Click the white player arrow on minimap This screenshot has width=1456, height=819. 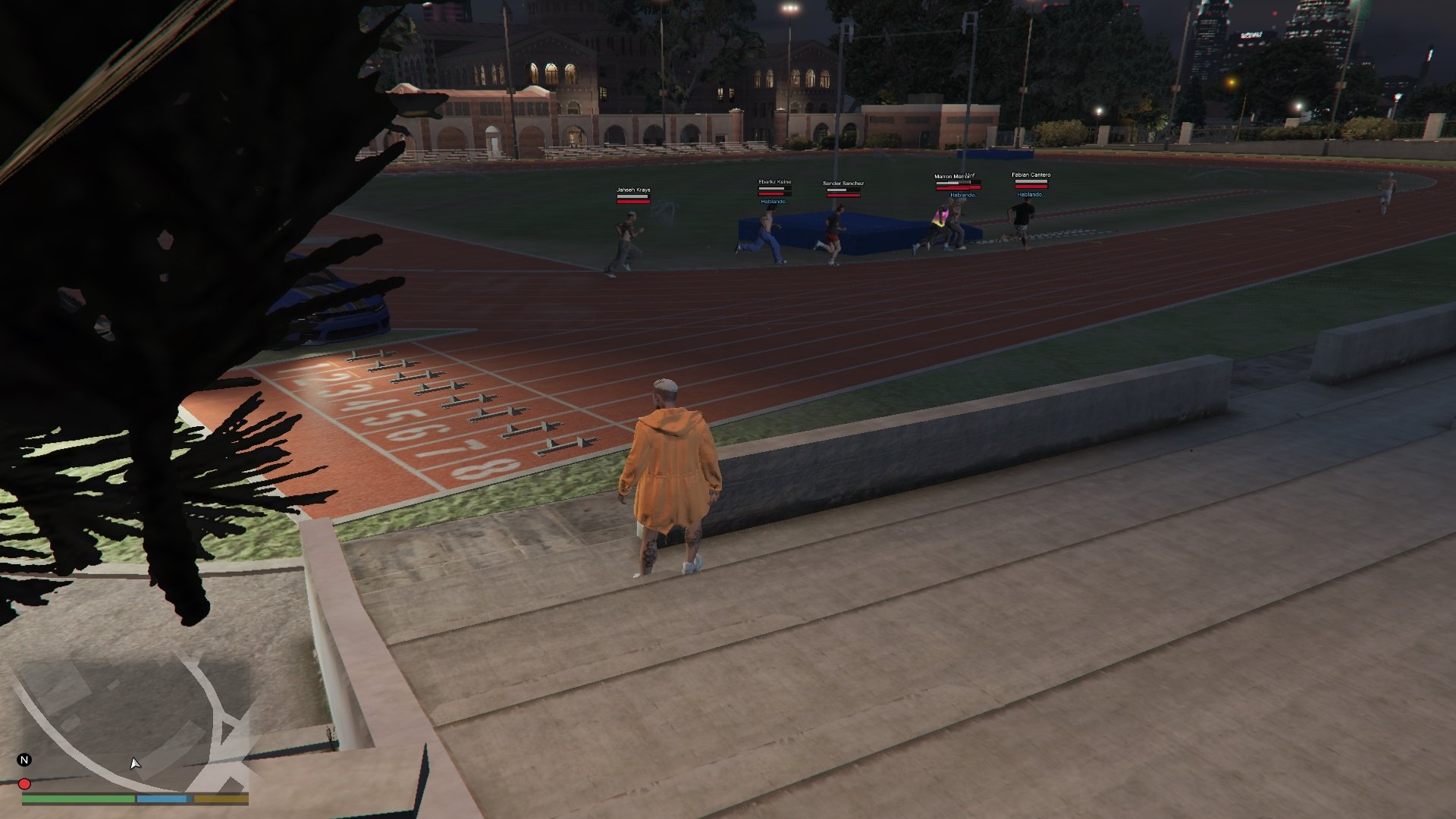(135, 764)
